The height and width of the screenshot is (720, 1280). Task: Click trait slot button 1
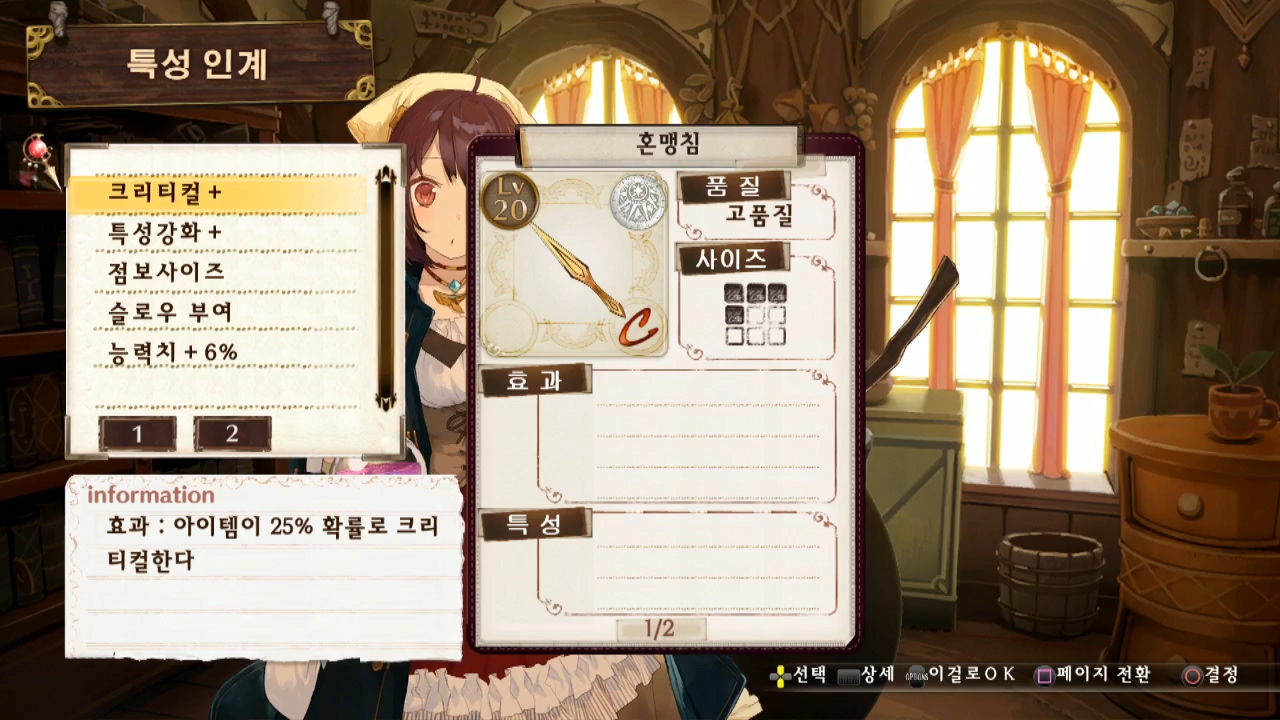(138, 434)
